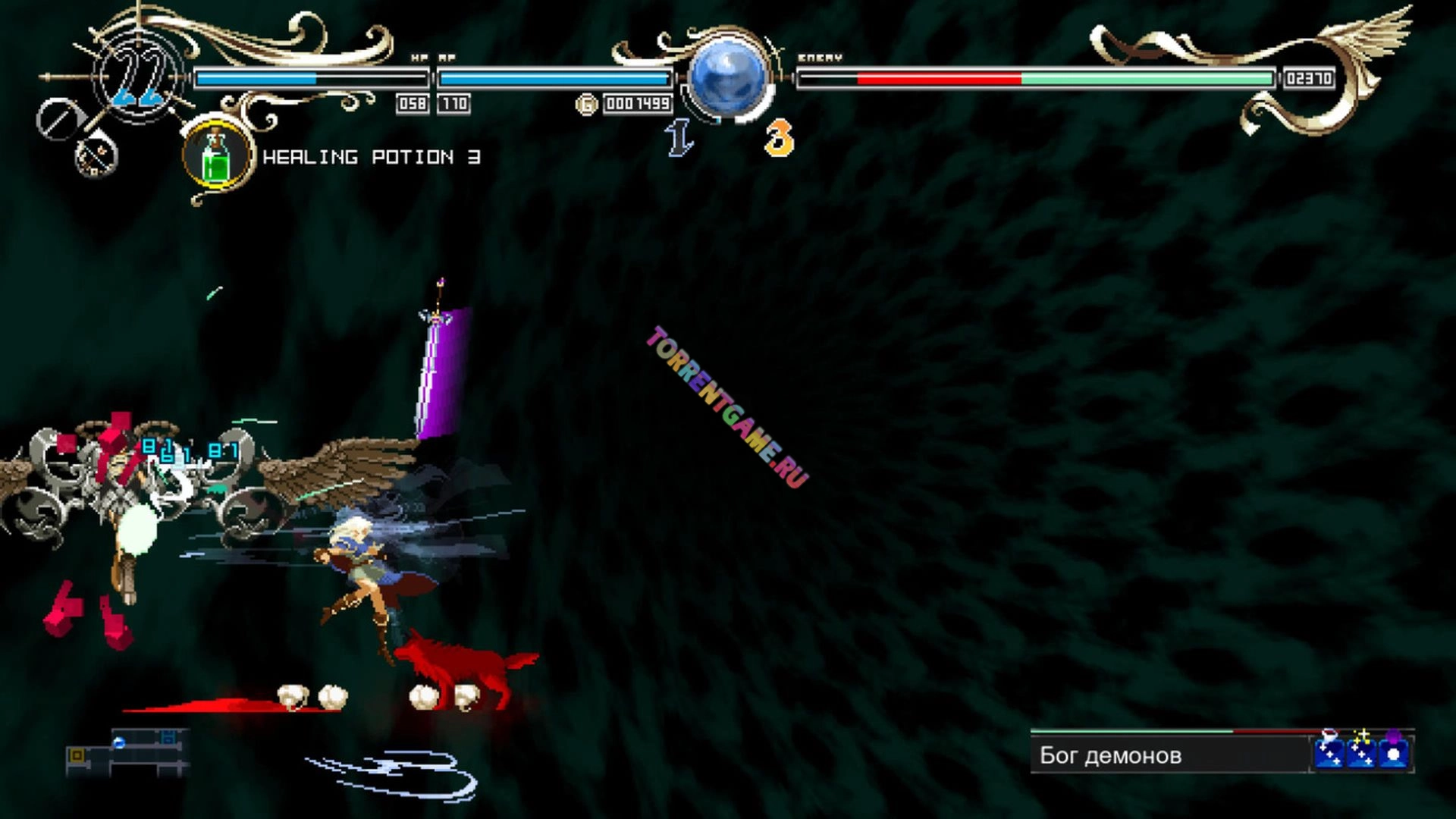Select the bow weapon slot
The width and height of the screenshot is (1456, 819).
pos(96,156)
